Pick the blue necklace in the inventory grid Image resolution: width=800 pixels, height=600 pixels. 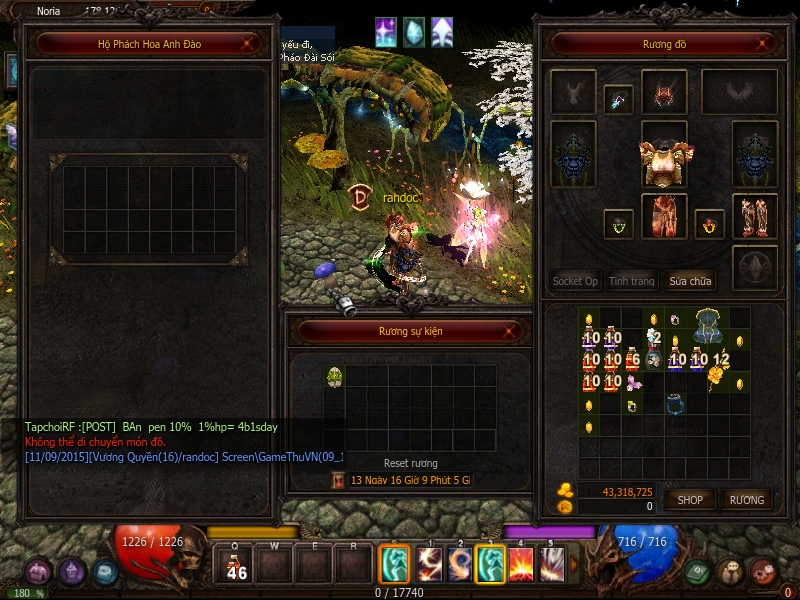[676, 405]
